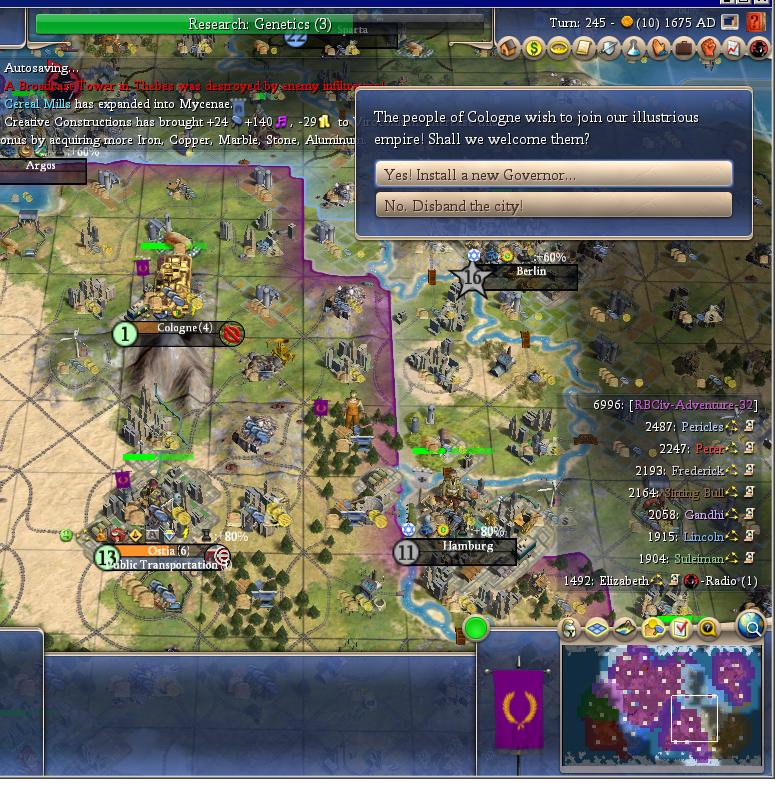The image size is (775, 791).
Task: Open the Domestic Advisor house icon
Action: click(509, 47)
